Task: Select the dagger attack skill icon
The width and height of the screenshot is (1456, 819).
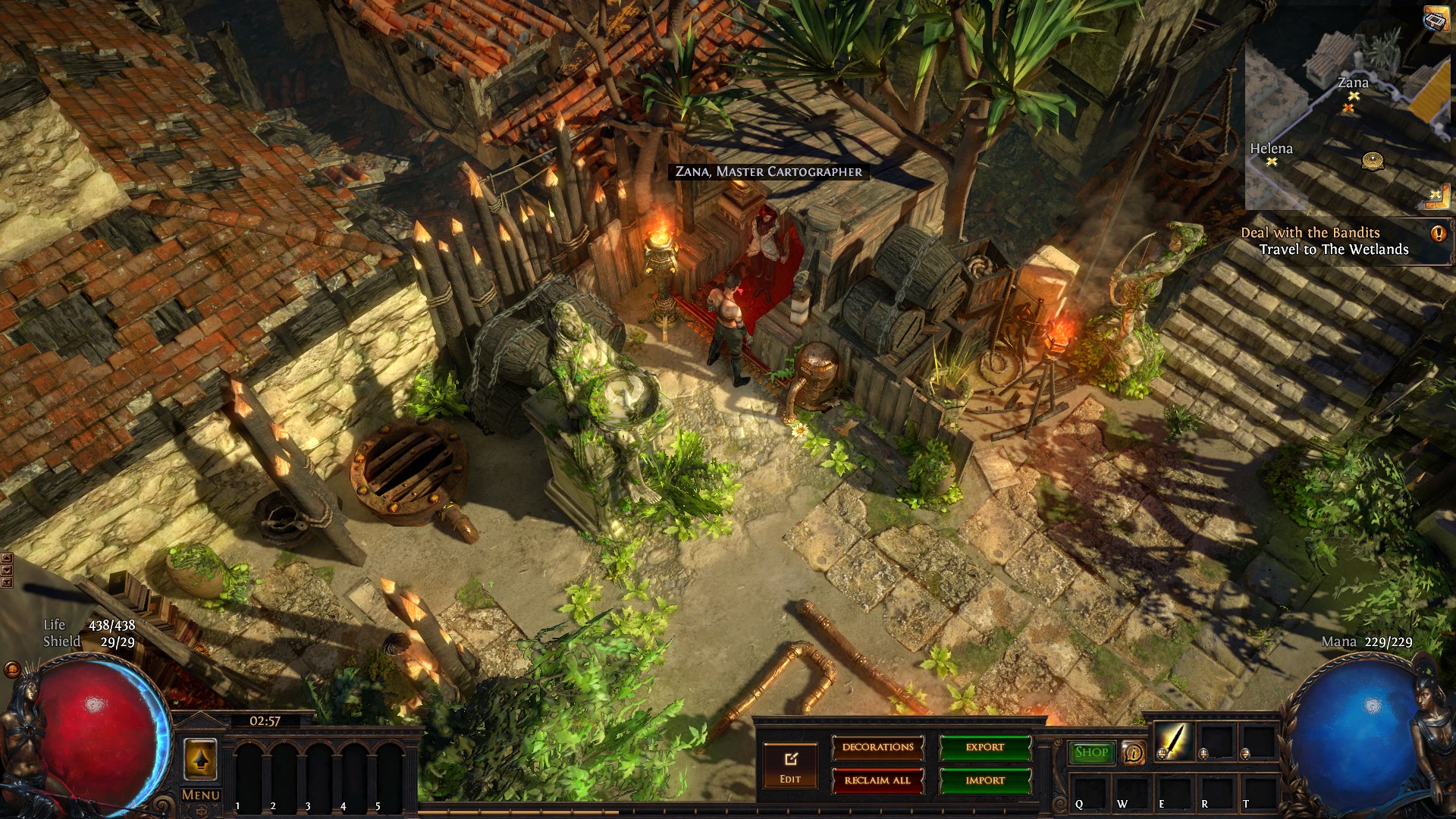Action: pyautogui.click(x=1173, y=741)
